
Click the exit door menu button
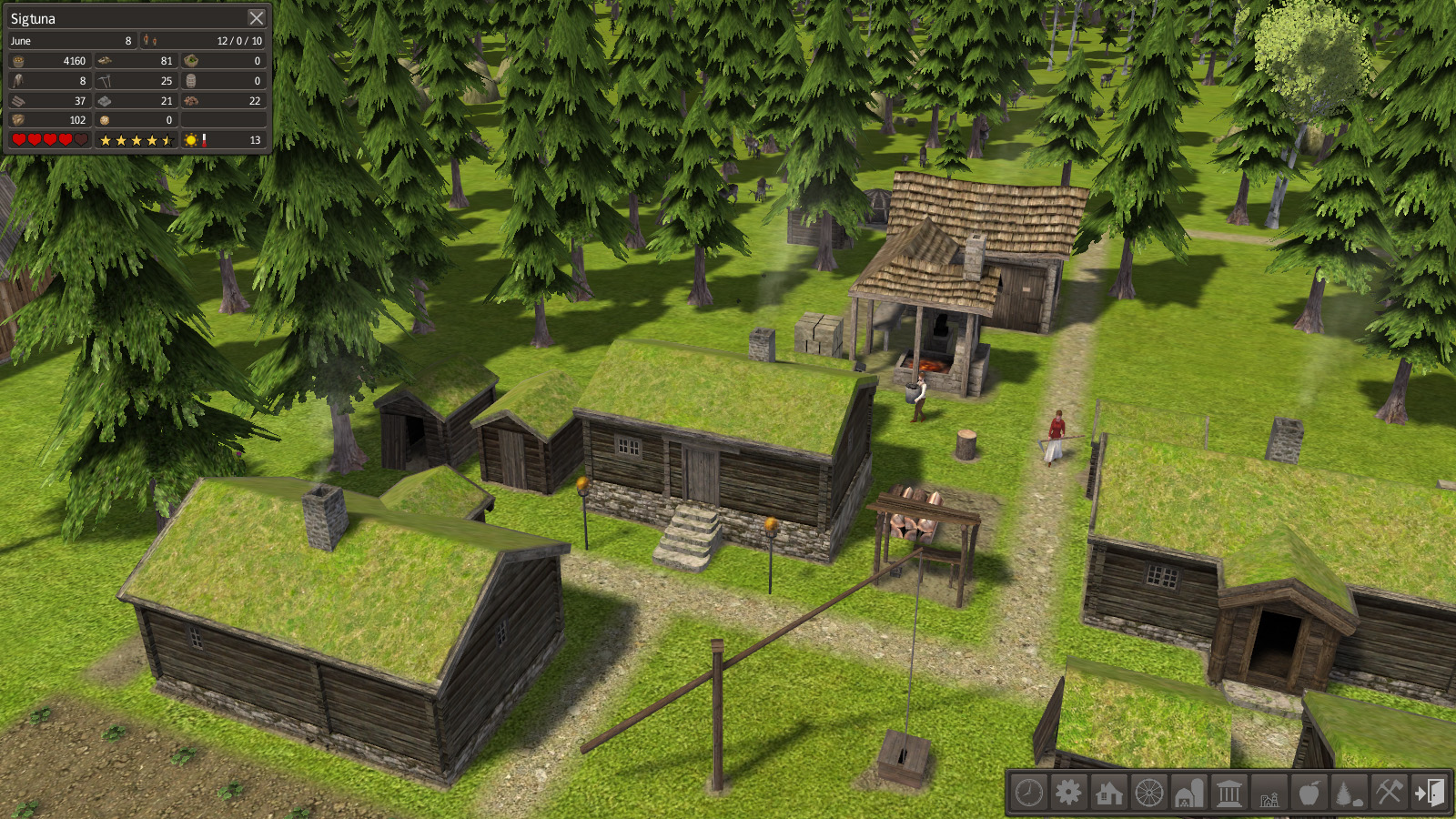pos(1429,793)
